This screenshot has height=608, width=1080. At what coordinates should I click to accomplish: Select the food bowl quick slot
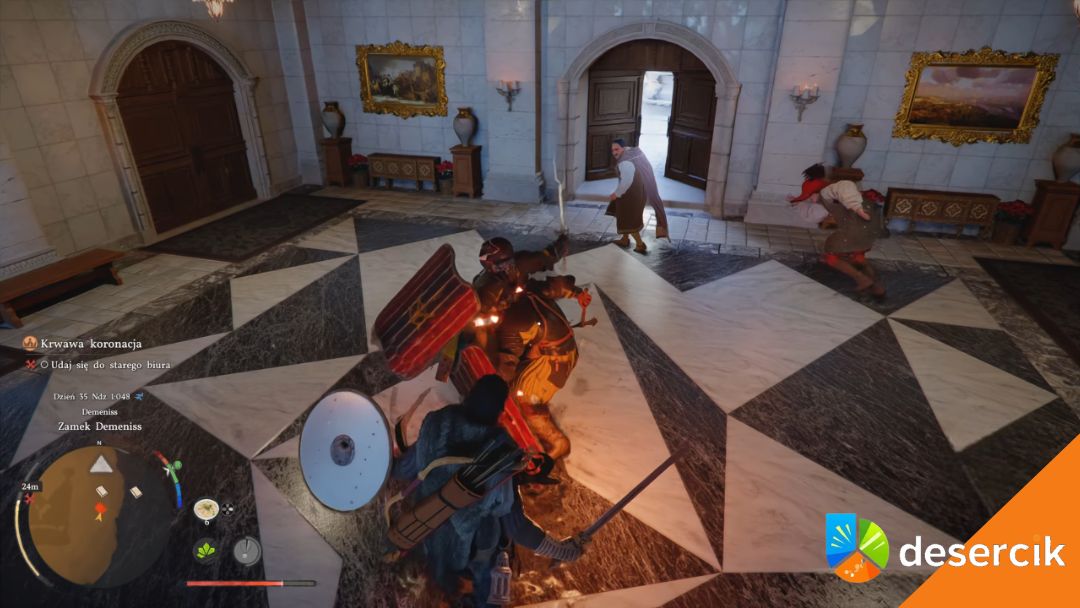pos(207,509)
